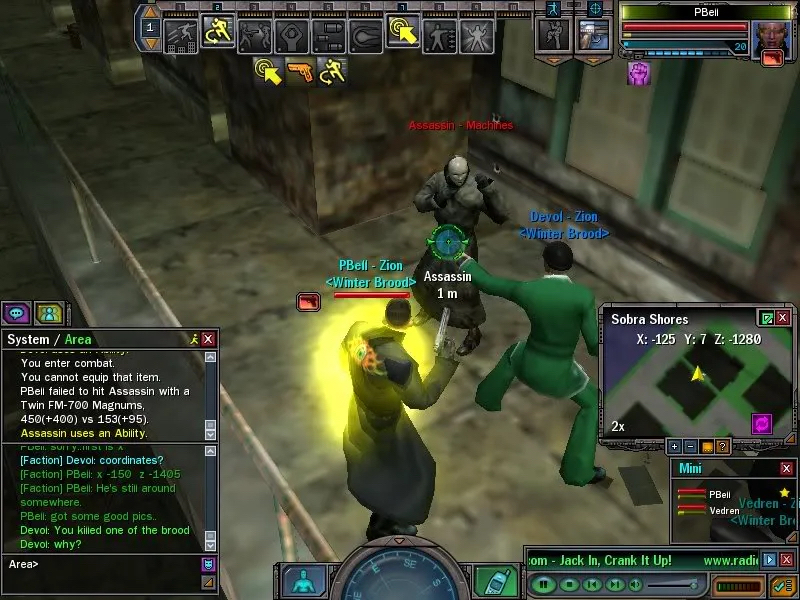Open the team members icon

pos(47,313)
